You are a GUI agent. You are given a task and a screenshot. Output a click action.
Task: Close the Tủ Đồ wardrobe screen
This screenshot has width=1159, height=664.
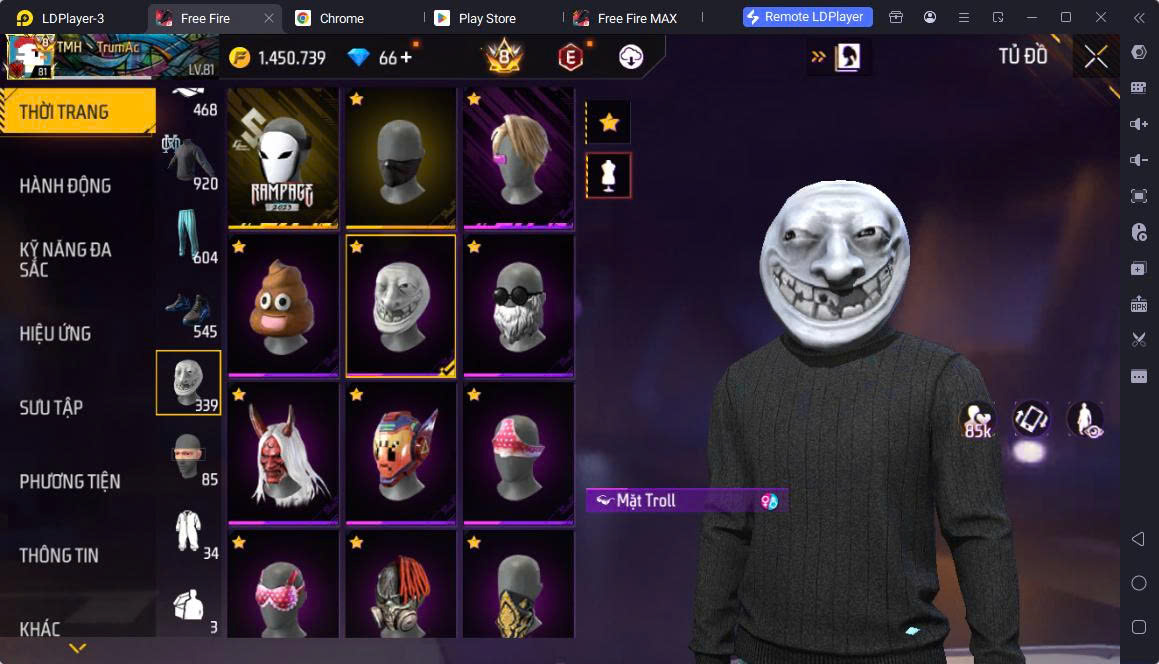pos(1096,57)
